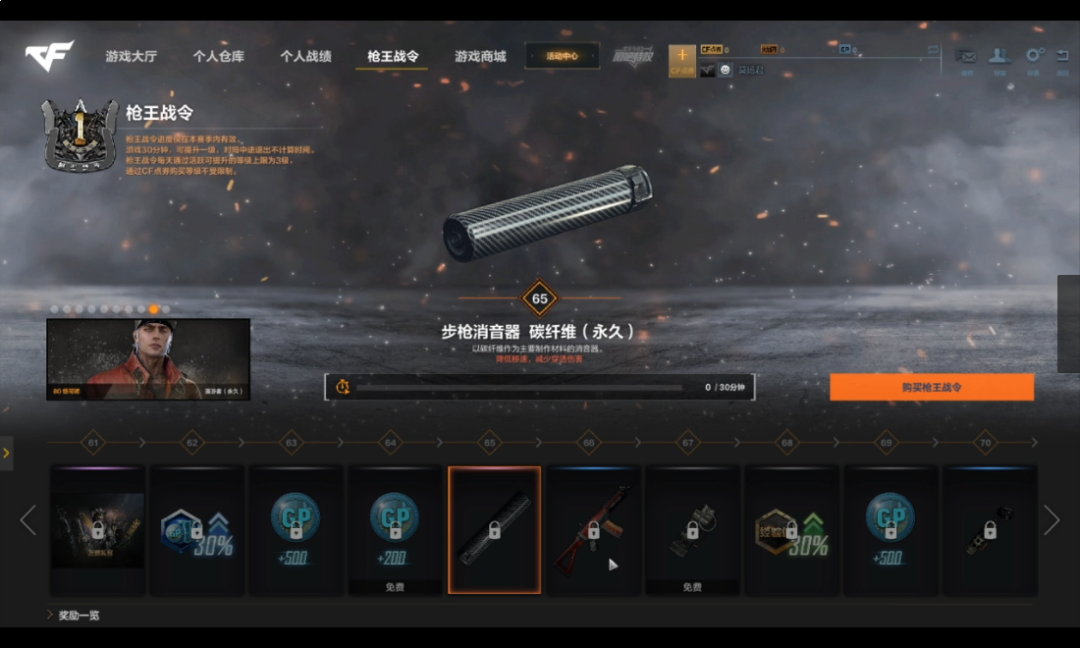Image resolution: width=1080 pixels, height=648 pixels.
Task: Open the 个人战绩 stats tab
Action: tap(305, 57)
